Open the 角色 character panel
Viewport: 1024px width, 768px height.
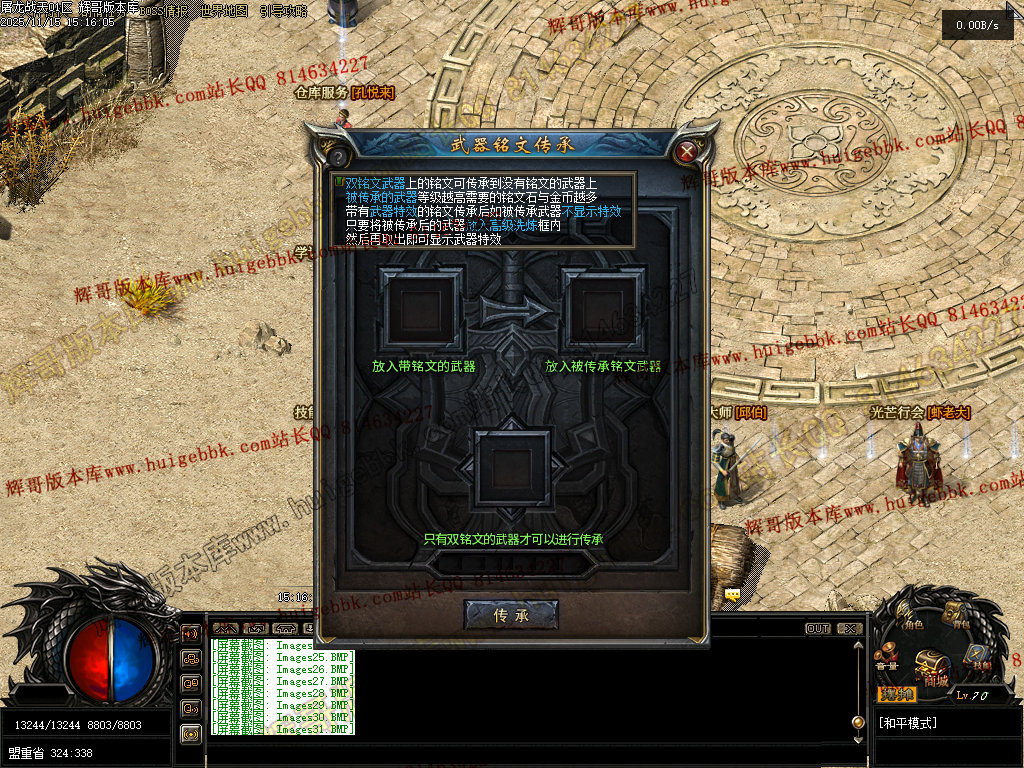click(x=909, y=617)
